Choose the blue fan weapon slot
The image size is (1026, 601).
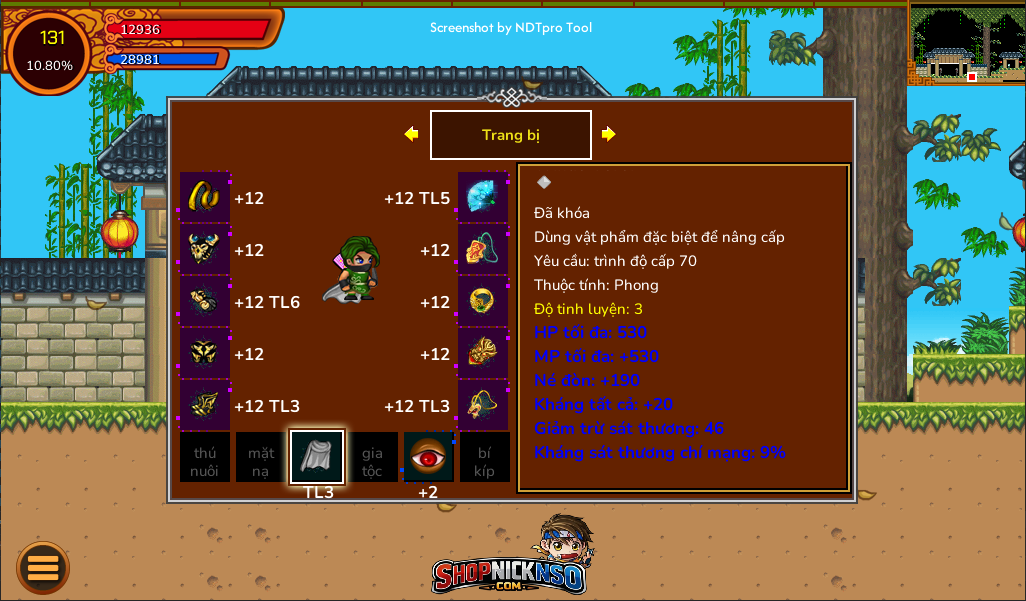483,197
